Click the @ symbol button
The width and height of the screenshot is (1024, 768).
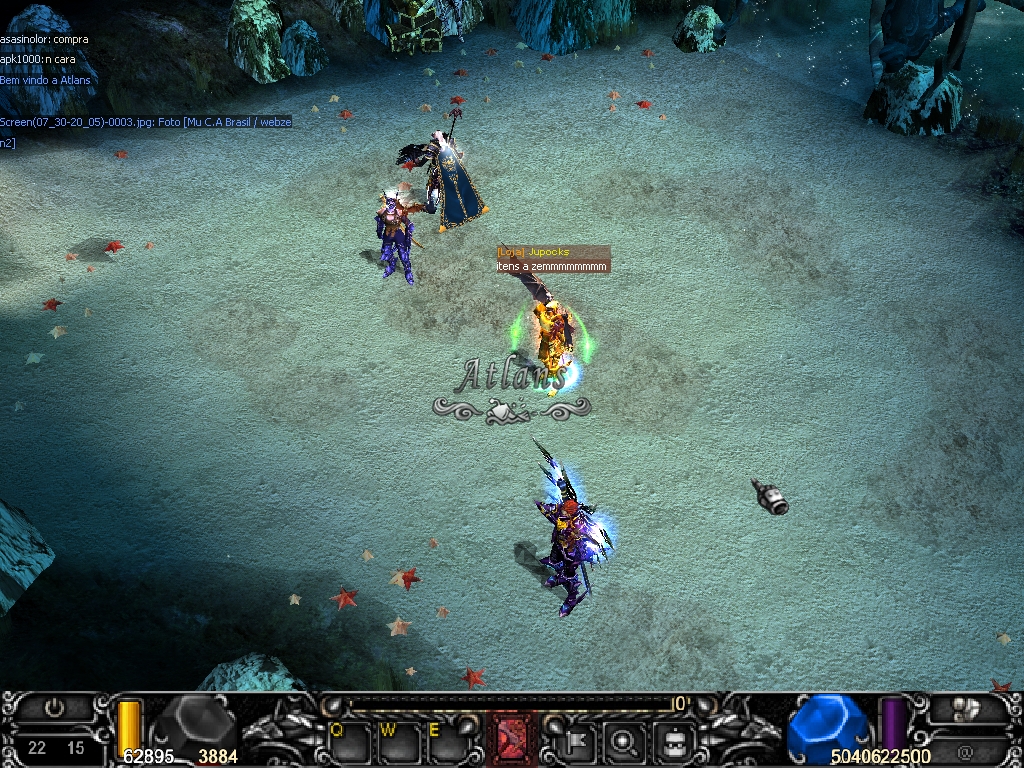click(965, 749)
